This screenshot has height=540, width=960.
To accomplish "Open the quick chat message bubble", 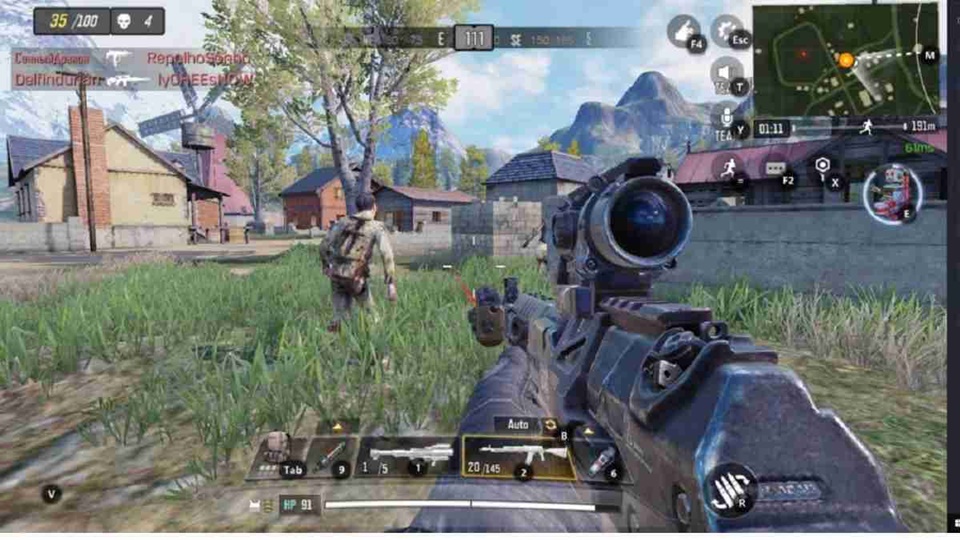I will (x=777, y=169).
